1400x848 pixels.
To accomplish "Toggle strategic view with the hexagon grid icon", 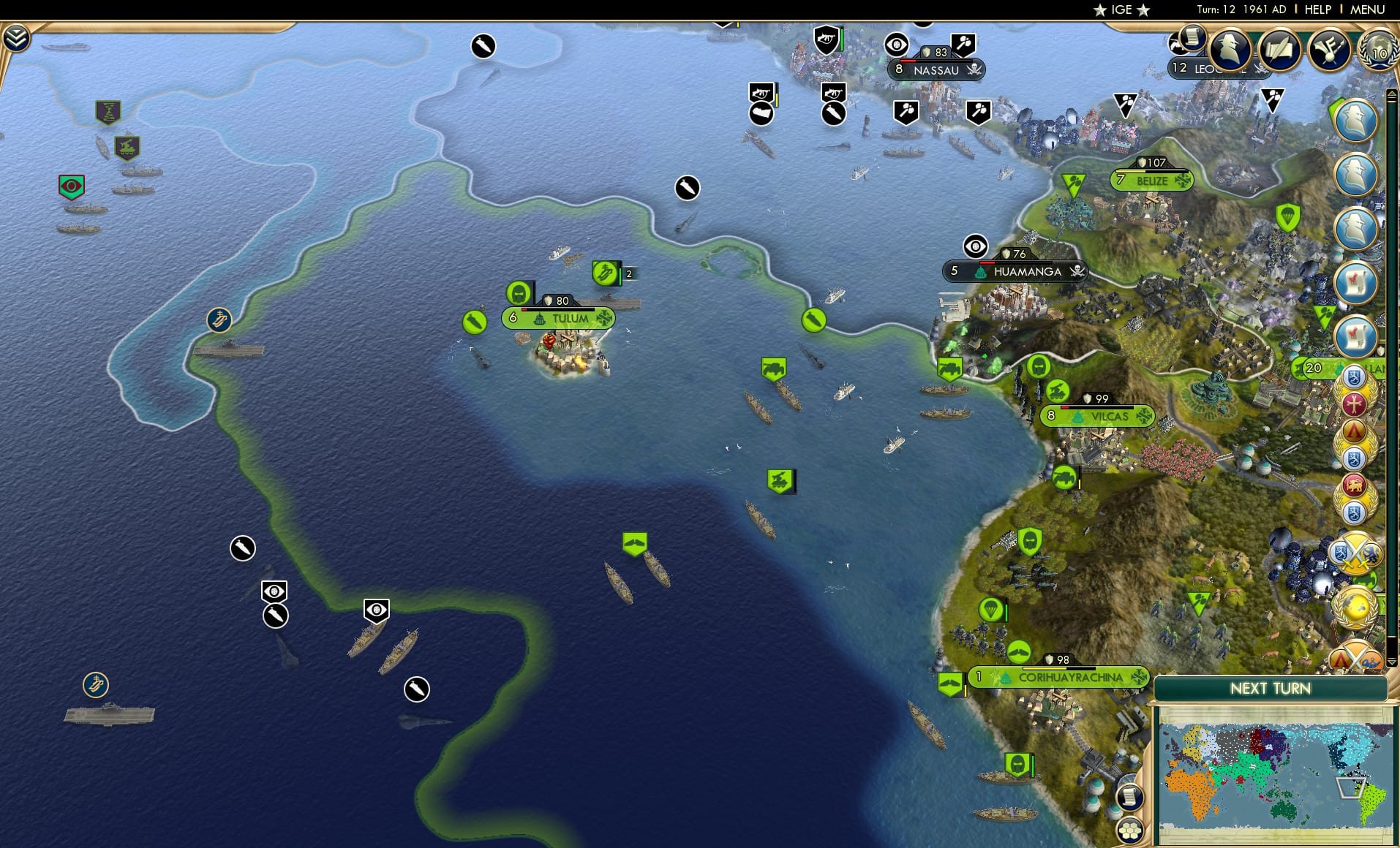I will [1130, 830].
